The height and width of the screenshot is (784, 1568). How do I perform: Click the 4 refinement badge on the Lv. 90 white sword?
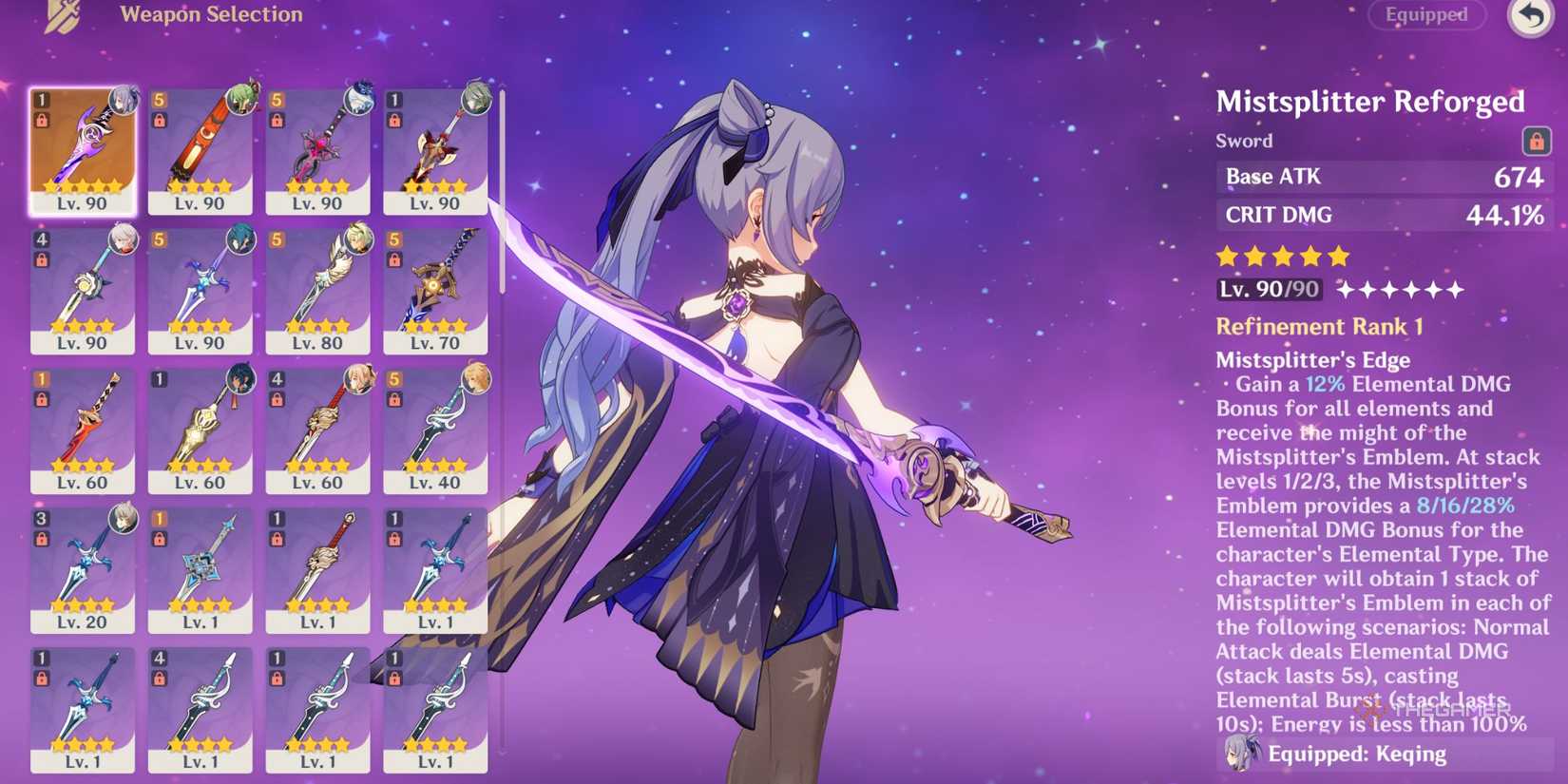point(40,239)
